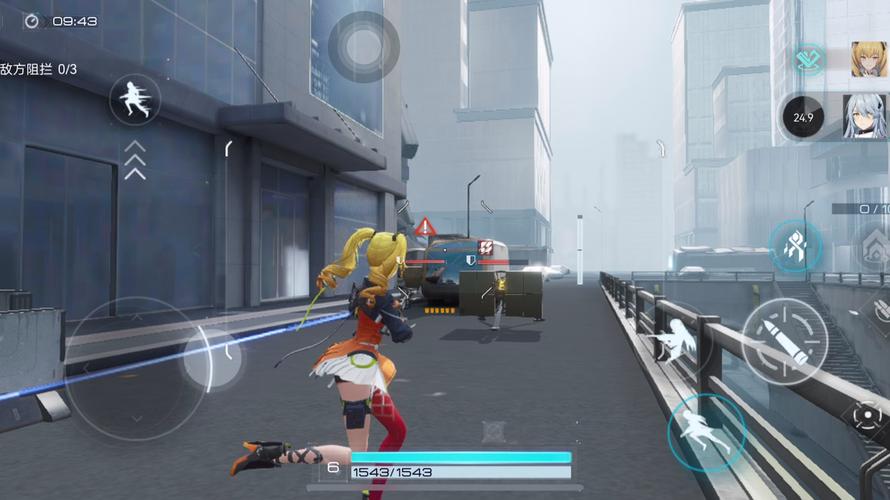Image resolution: width=890 pixels, height=500 pixels.
Task: Switch to the silver-haired character portrait
Action: pyautogui.click(x=862, y=117)
